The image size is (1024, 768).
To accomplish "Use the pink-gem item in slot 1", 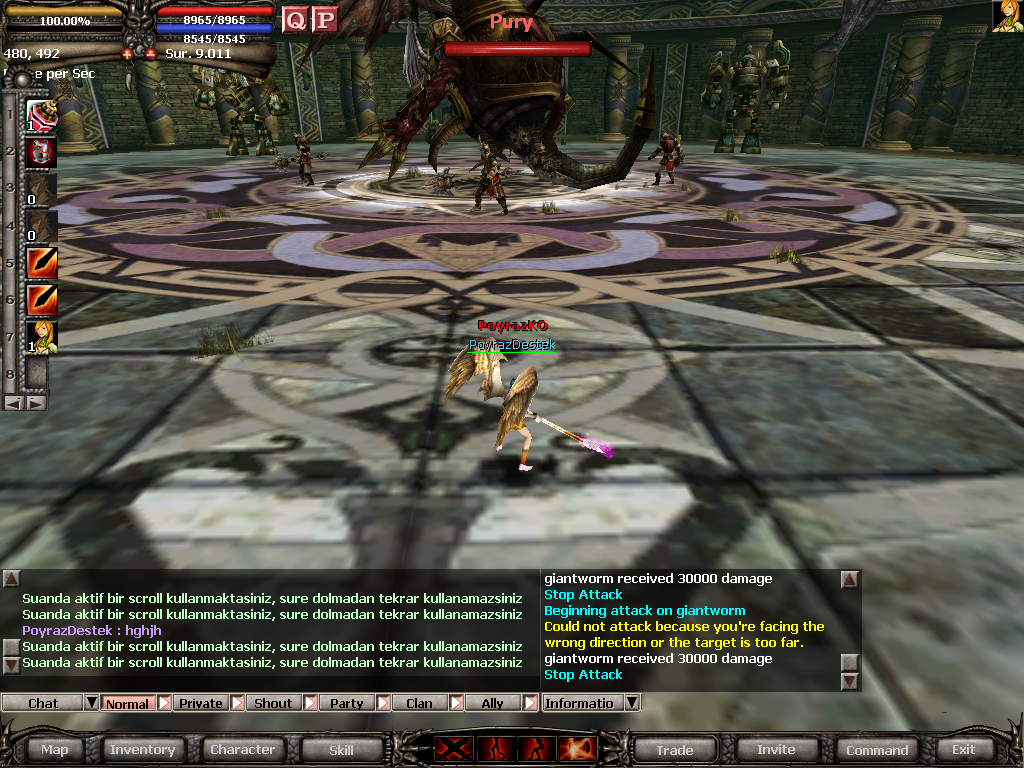I will click(41, 116).
